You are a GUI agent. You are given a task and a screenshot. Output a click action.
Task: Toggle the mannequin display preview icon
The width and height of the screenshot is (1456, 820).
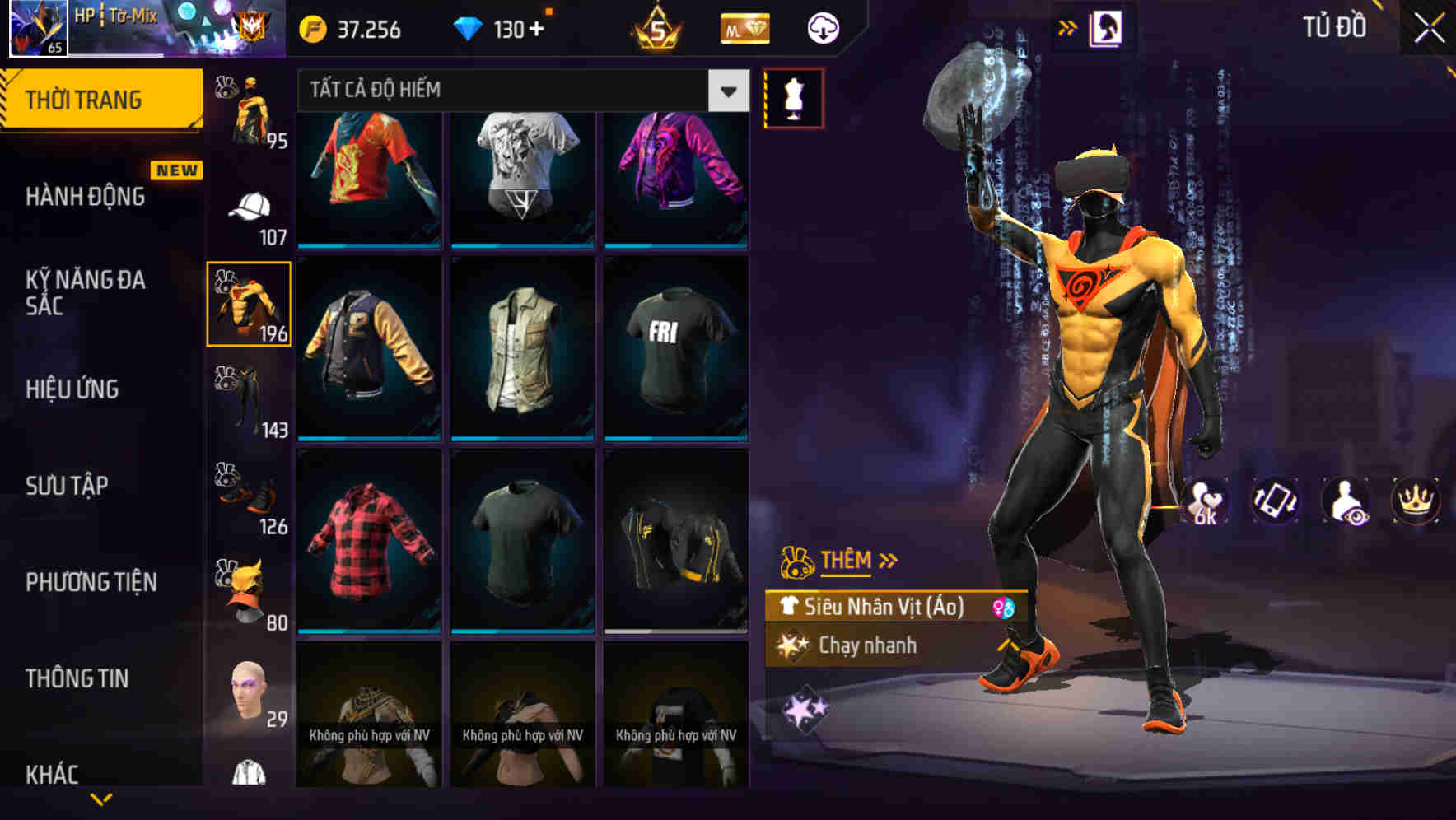(x=793, y=96)
